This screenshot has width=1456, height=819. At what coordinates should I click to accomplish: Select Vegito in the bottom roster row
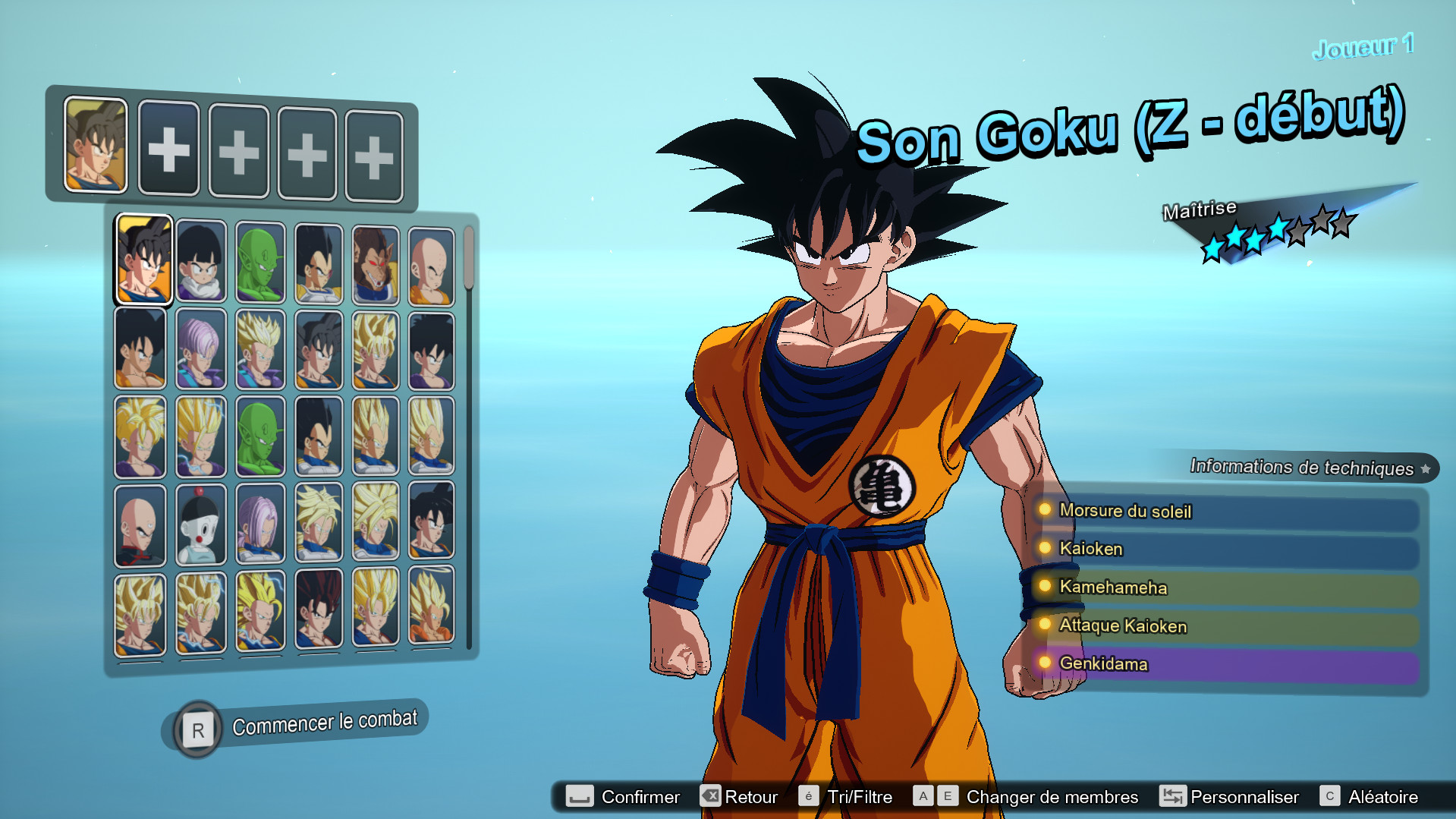click(x=319, y=611)
